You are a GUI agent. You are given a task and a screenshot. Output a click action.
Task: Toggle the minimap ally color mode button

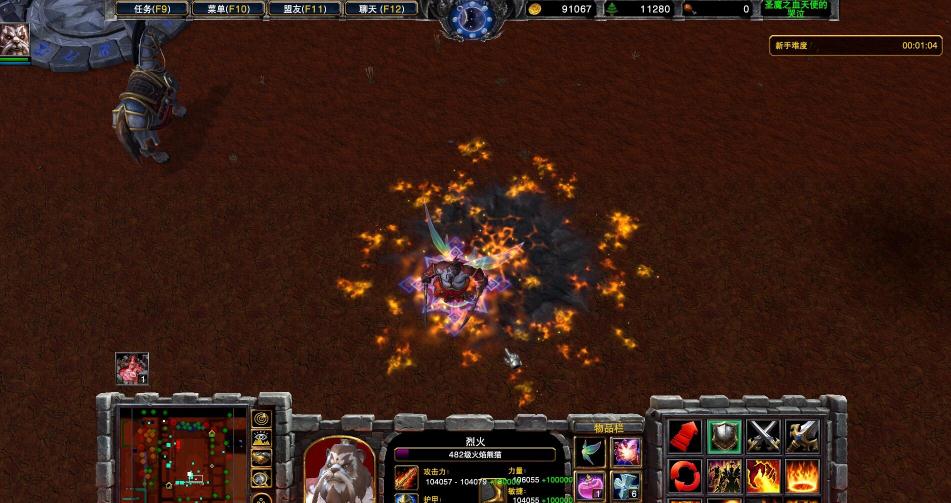261,458
